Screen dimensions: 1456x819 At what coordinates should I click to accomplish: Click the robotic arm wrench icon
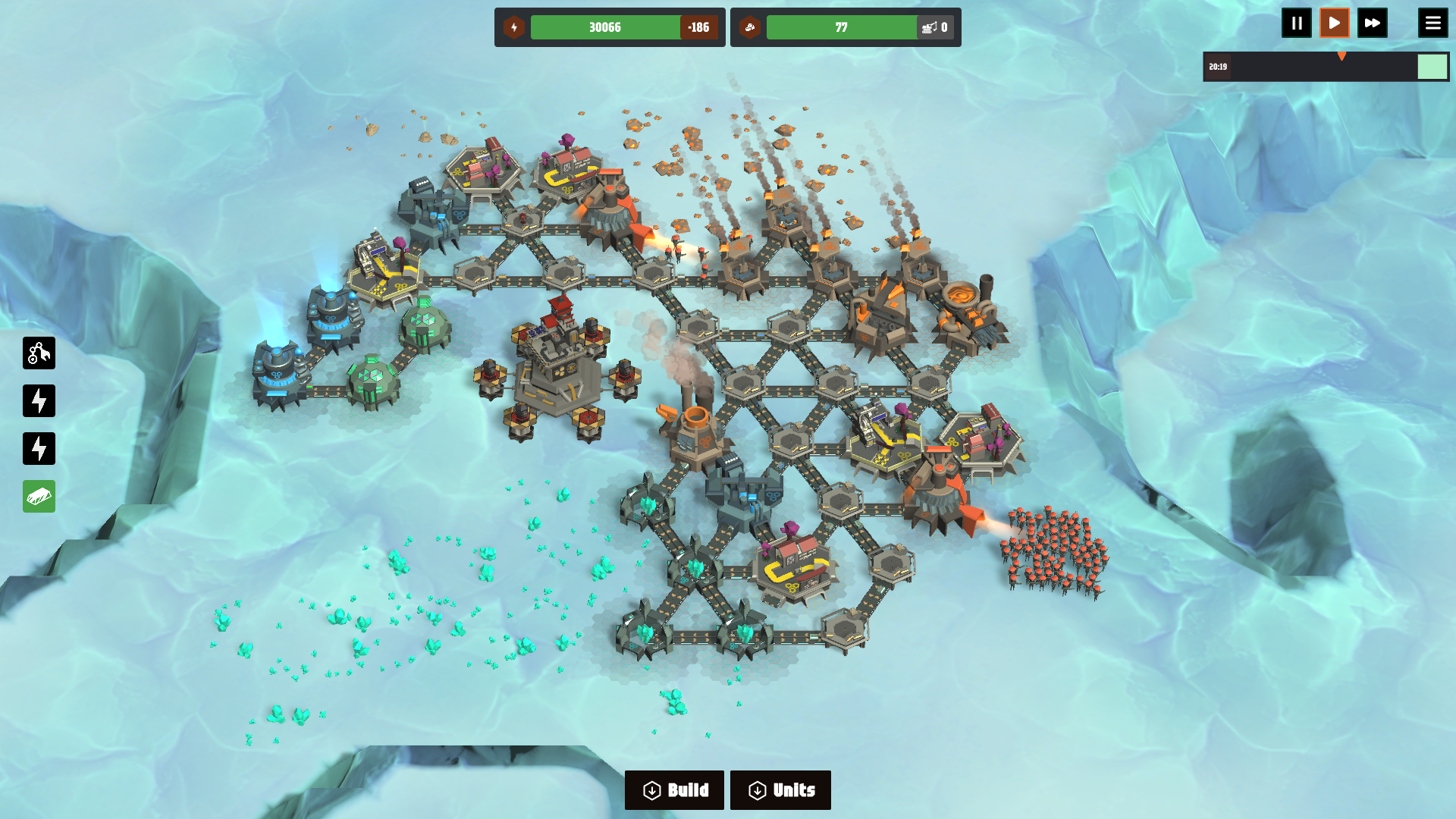[39, 353]
